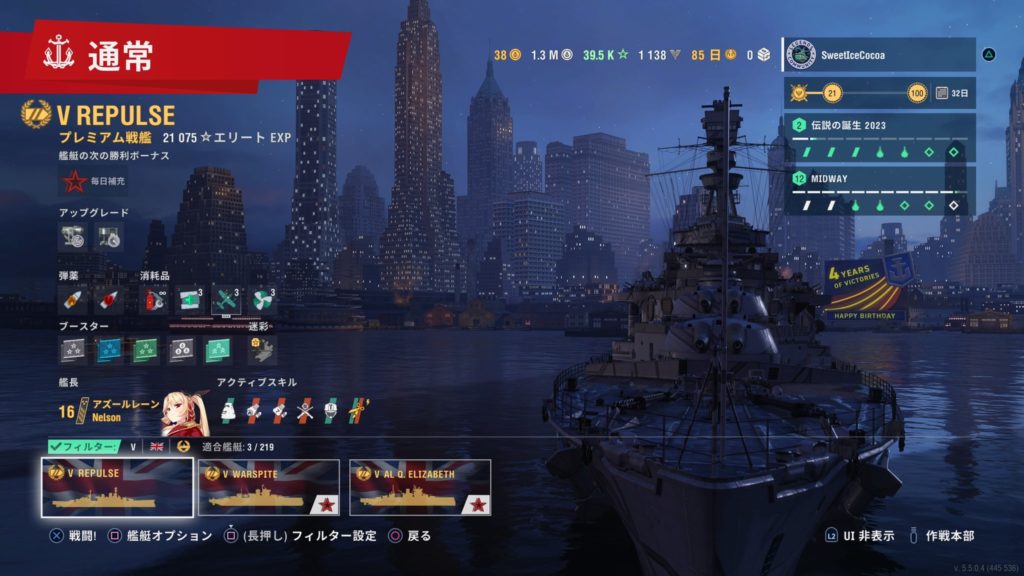1024x576 pixels.
Task: Open the Azur Lane Nelson commander portrait
Action: (185, 409)
